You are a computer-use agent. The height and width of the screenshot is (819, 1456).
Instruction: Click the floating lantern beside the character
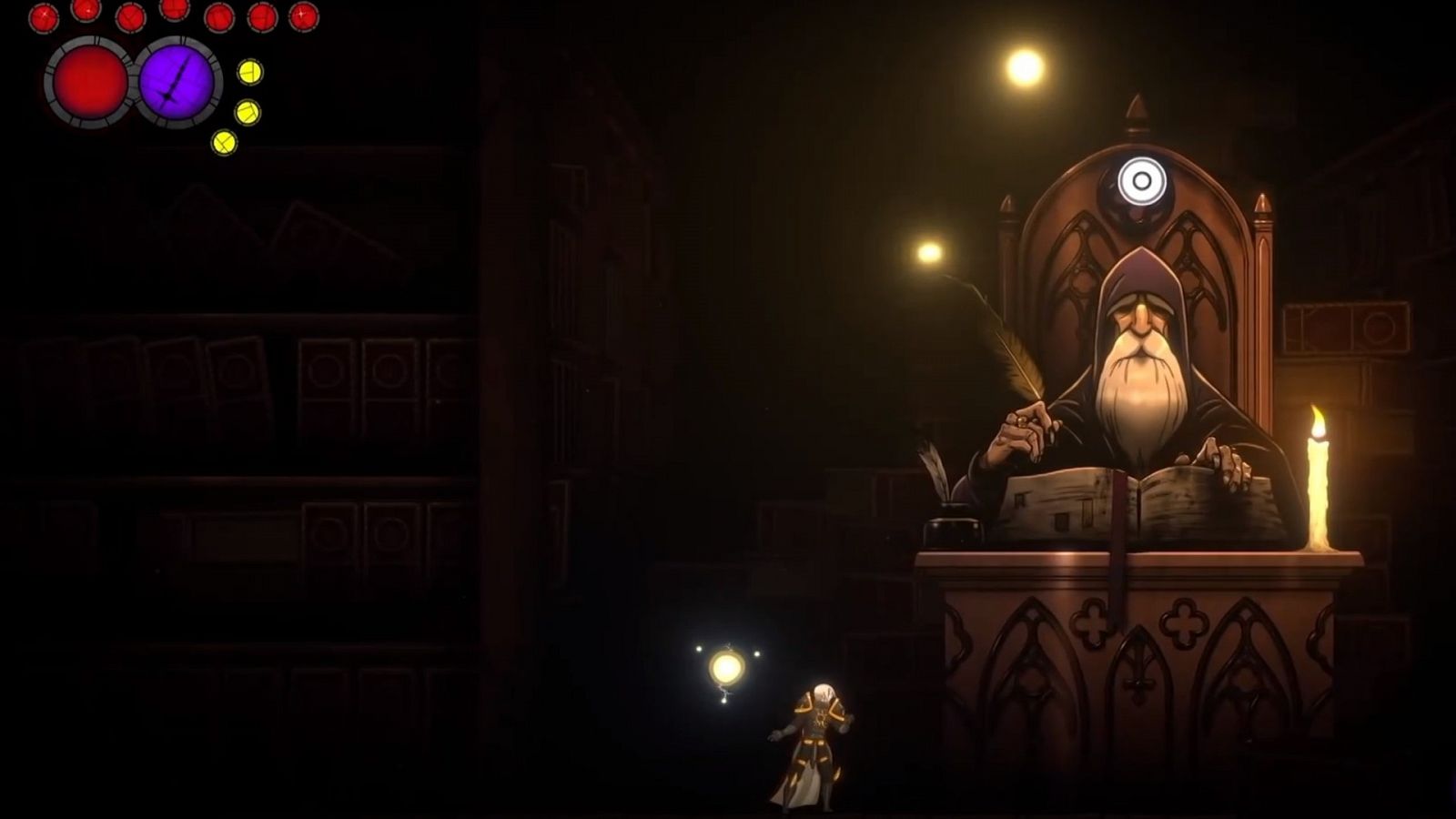coord(729,665)
